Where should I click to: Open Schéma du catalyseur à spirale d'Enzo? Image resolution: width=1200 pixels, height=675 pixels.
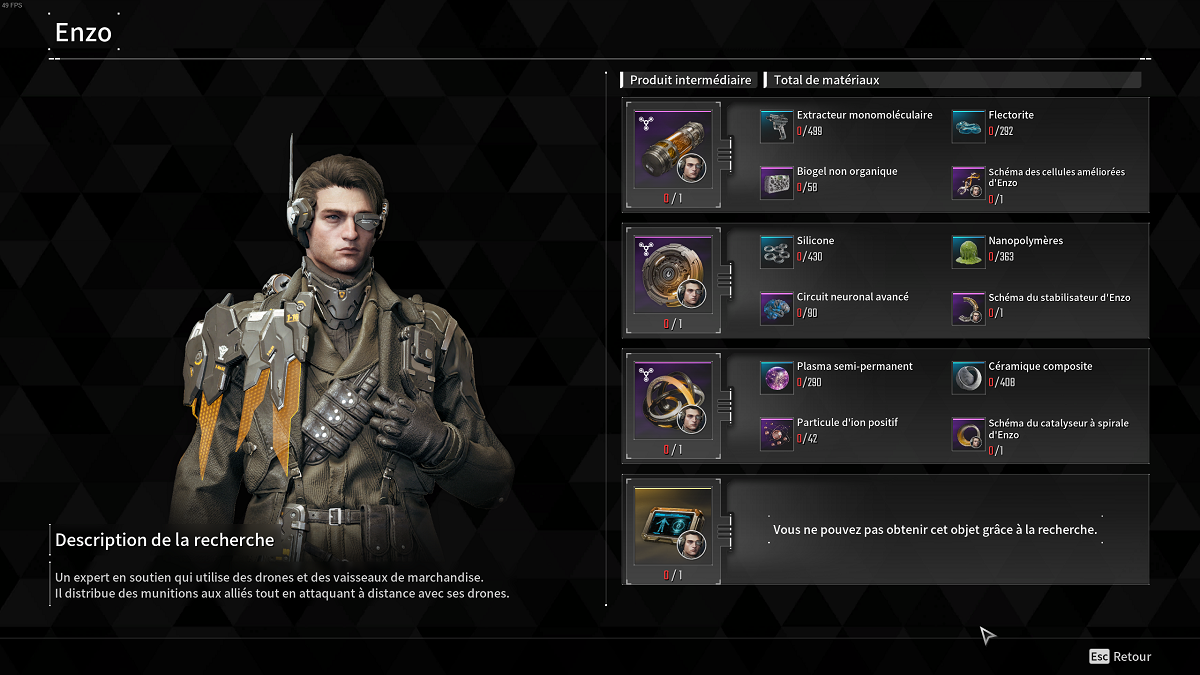pos(968,434)
